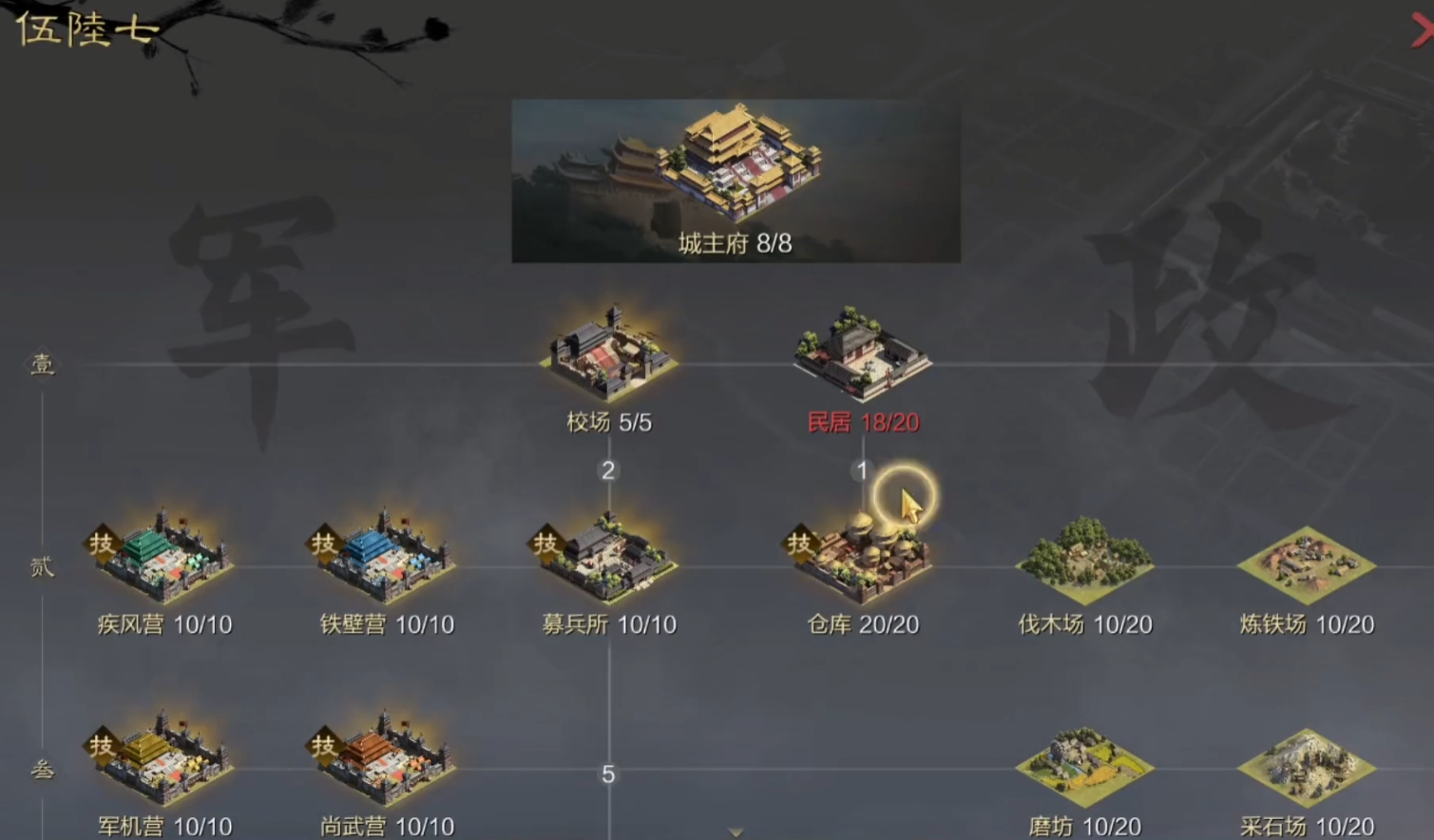Click the connector numbered 5 below 募兵所

tap(608, 774)
